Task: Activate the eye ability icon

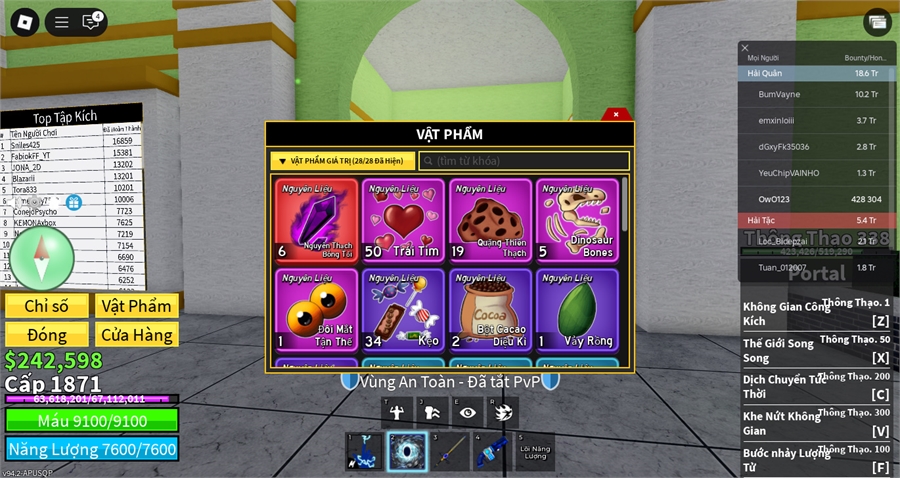Action: click(465, 410)
